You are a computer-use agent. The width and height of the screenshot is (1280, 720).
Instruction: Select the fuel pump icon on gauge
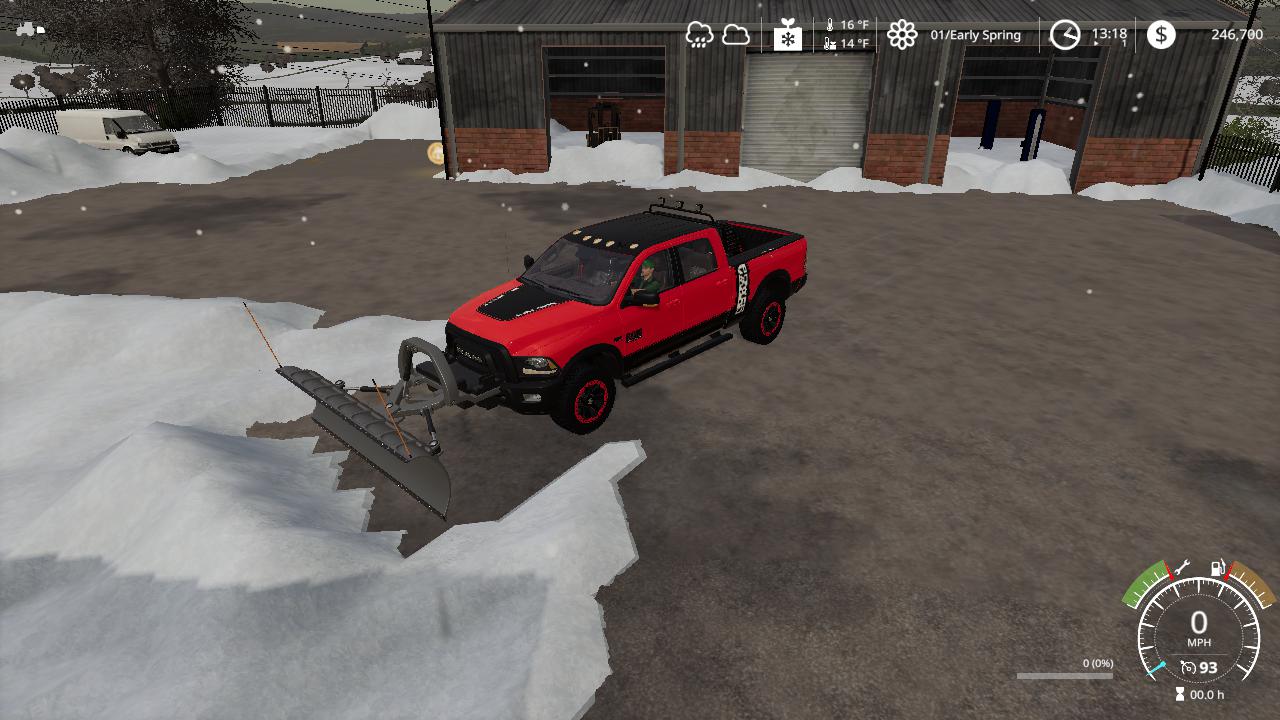pyautogui.click(x=1218, y=568)
